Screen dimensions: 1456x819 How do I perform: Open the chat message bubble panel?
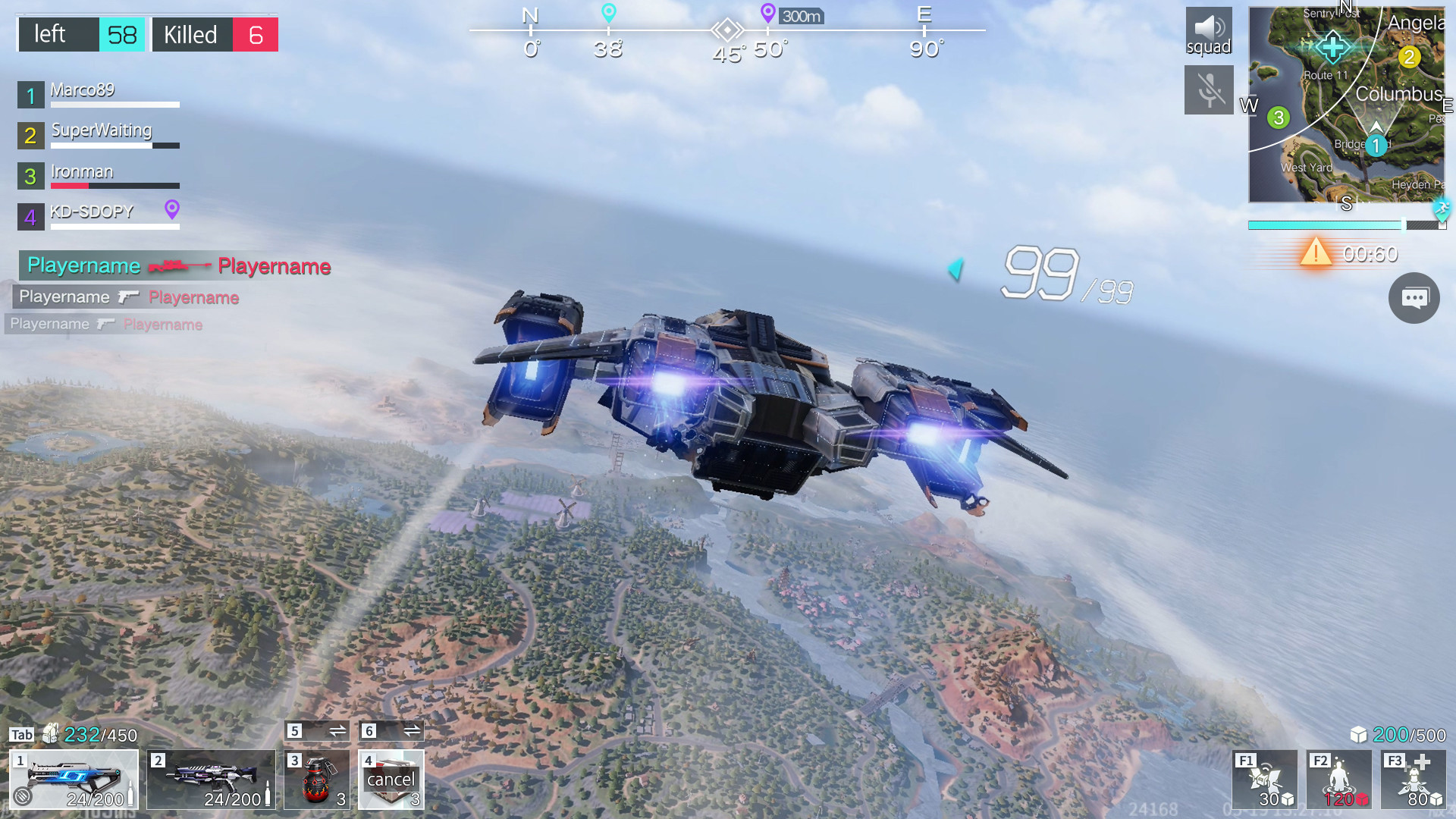click(x=1414, y=298)
